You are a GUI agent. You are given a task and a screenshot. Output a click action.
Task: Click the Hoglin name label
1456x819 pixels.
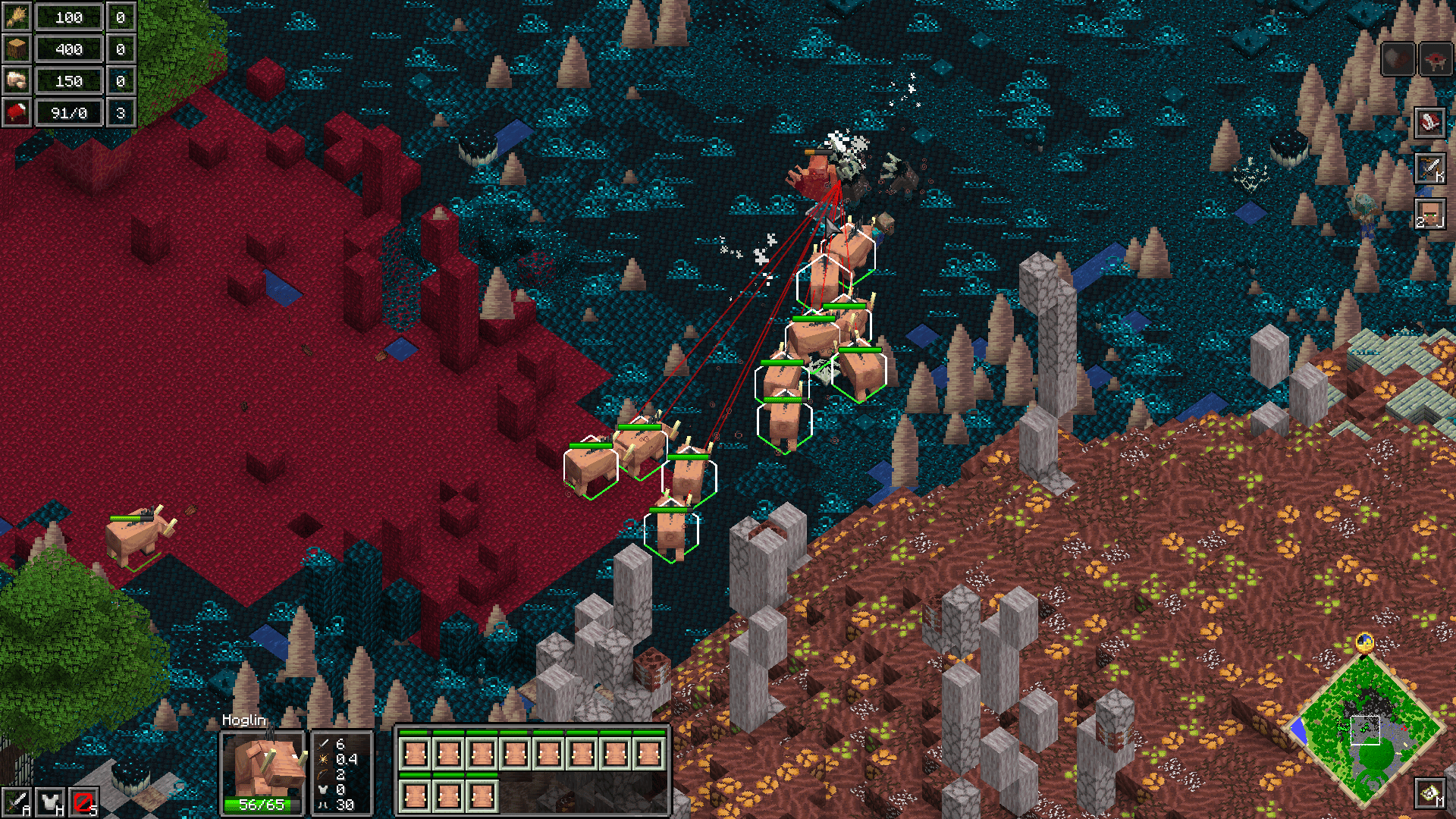click(x=243, y=720)
